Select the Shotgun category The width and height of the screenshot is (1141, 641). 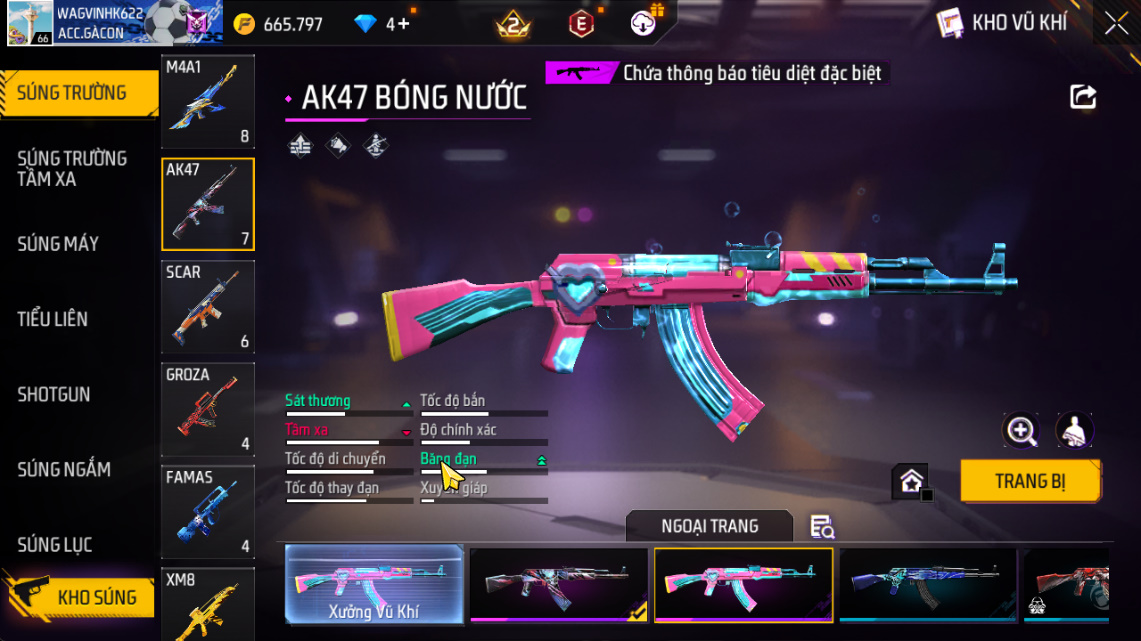pyautogui.click(x=54, y=394)
